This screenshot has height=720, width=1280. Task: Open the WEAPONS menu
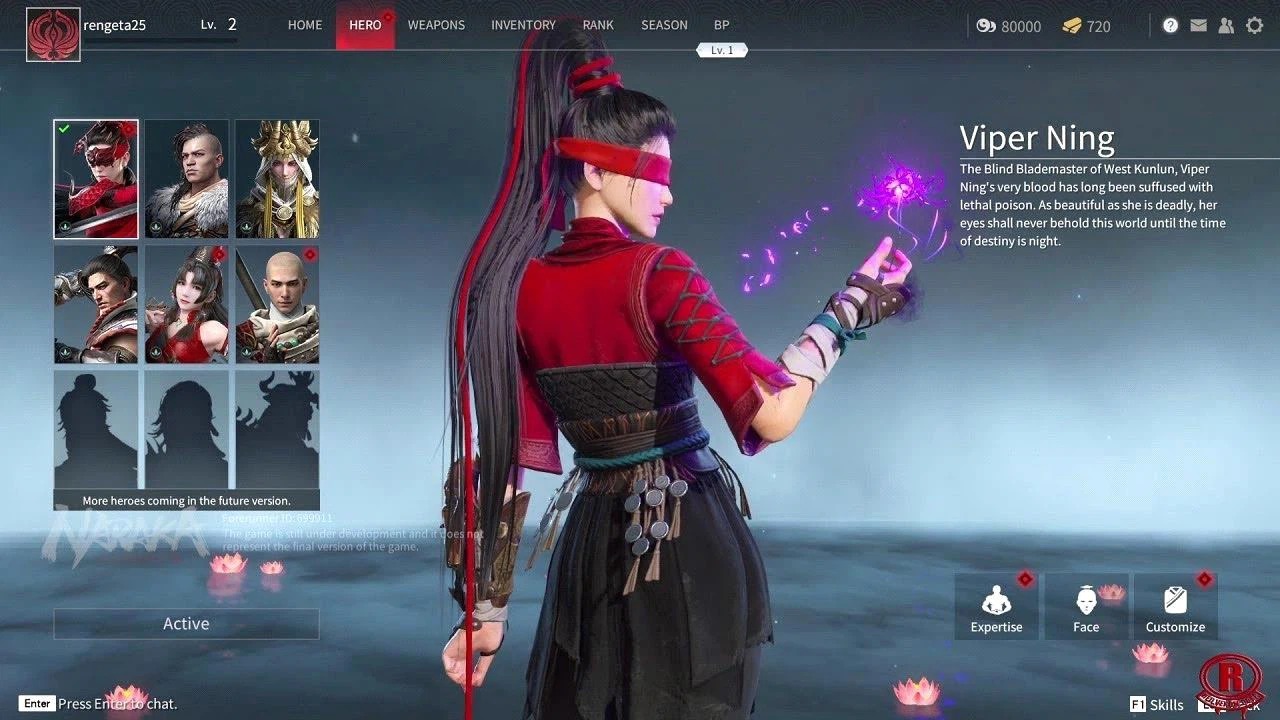(436, 25)
